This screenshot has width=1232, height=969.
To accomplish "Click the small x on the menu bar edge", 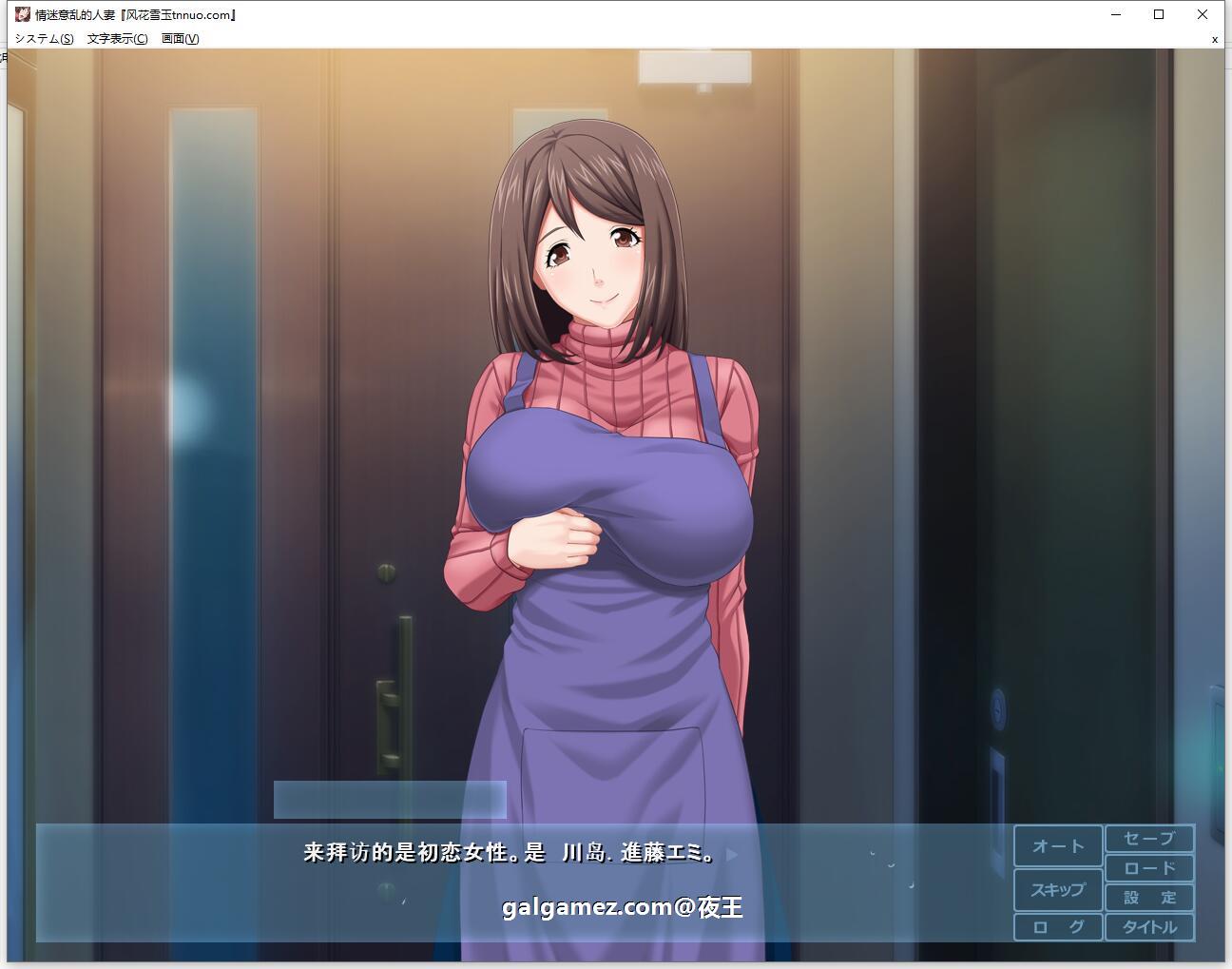I will [1214, 39].
